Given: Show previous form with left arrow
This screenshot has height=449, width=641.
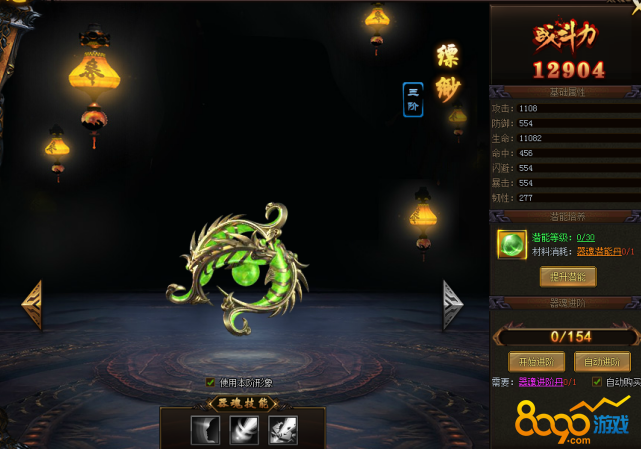Looking at the screenshot, I should click(31, 303).
